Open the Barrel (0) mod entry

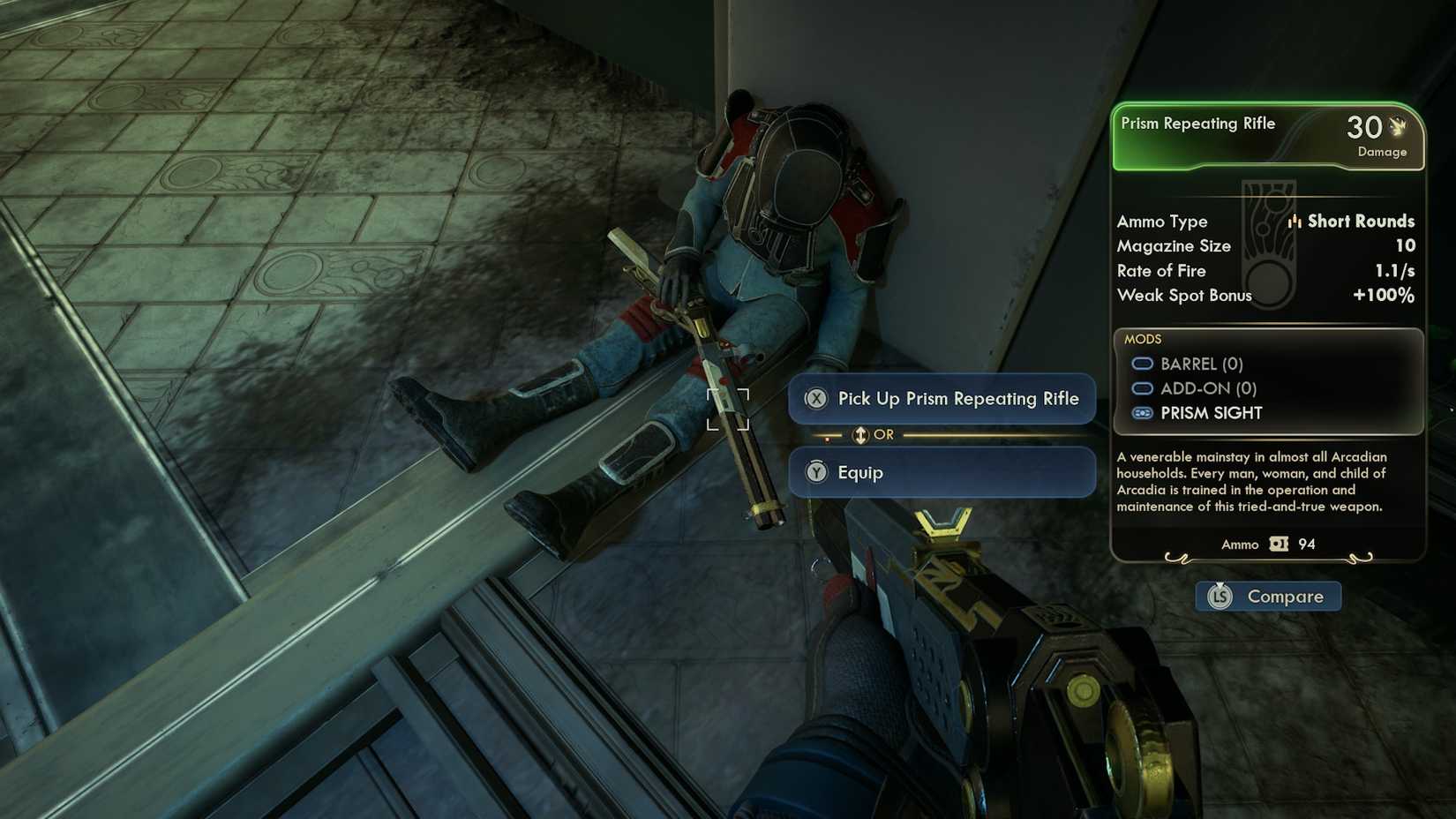(x=1202, y=363)
